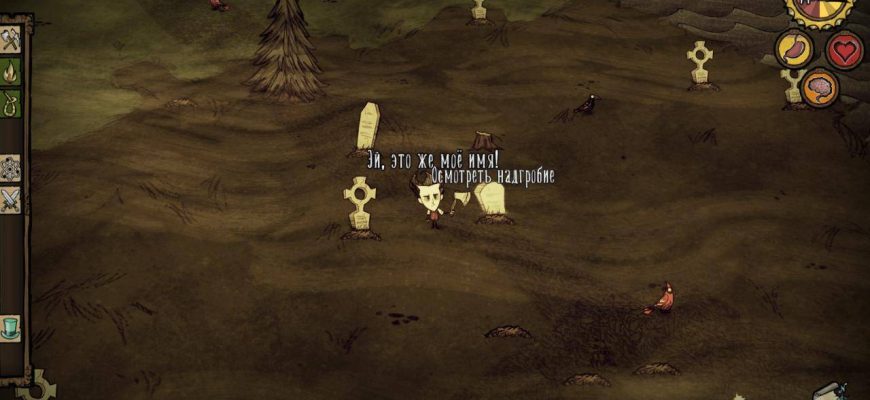Open the Fight crafting tab with crossed swords
Image resolution: width=870 pixels, height=400 pixels.
coord(11,200)
